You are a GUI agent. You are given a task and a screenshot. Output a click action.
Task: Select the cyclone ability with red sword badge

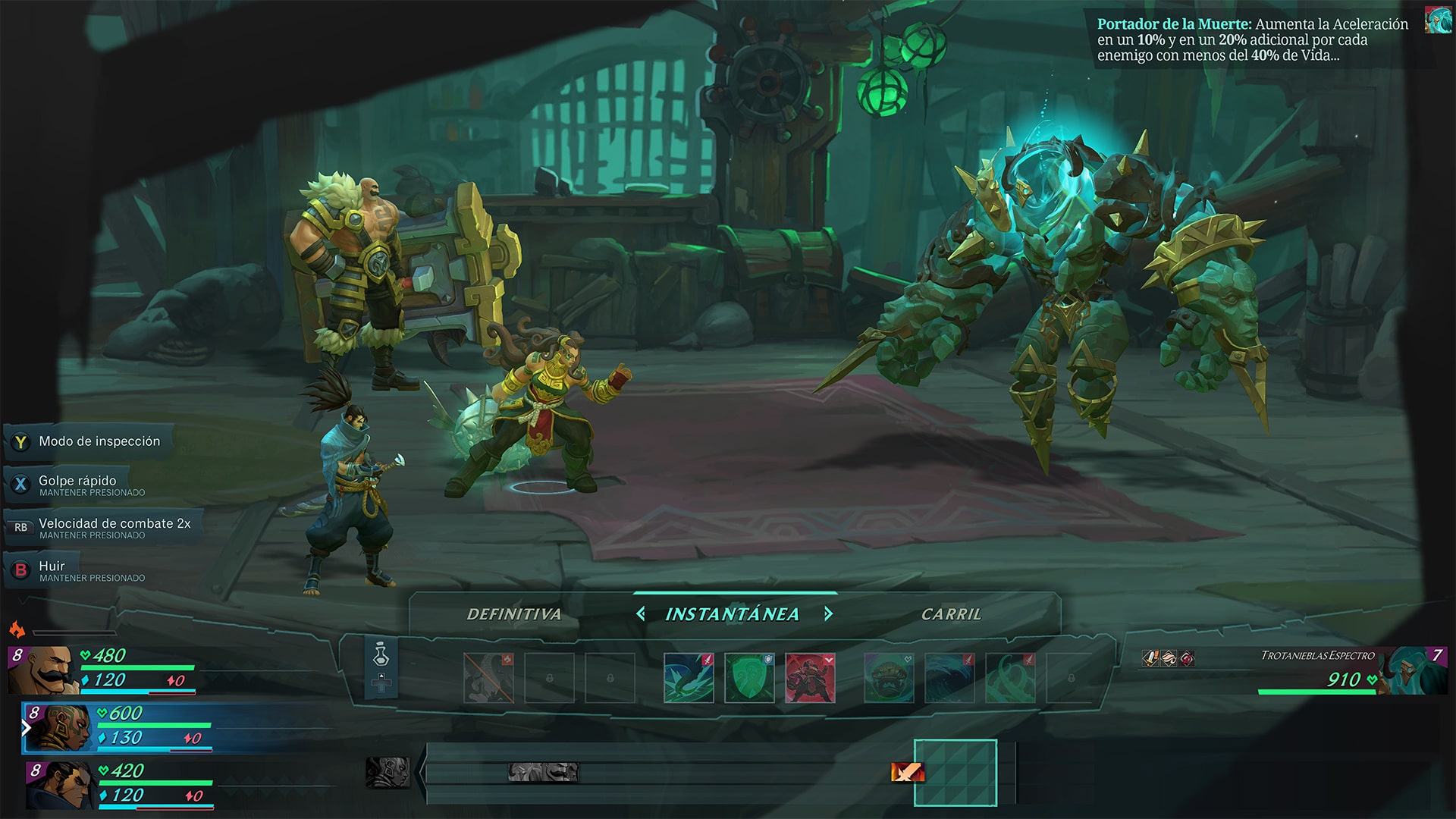coord(689,677)
